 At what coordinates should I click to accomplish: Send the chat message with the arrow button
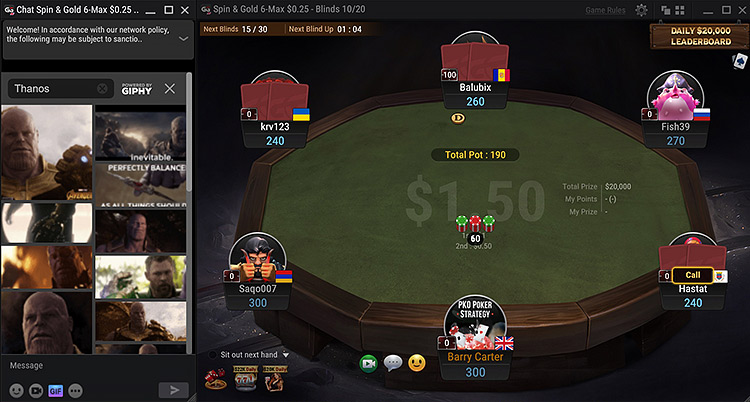pyautogui.click(x=174, y=390)
